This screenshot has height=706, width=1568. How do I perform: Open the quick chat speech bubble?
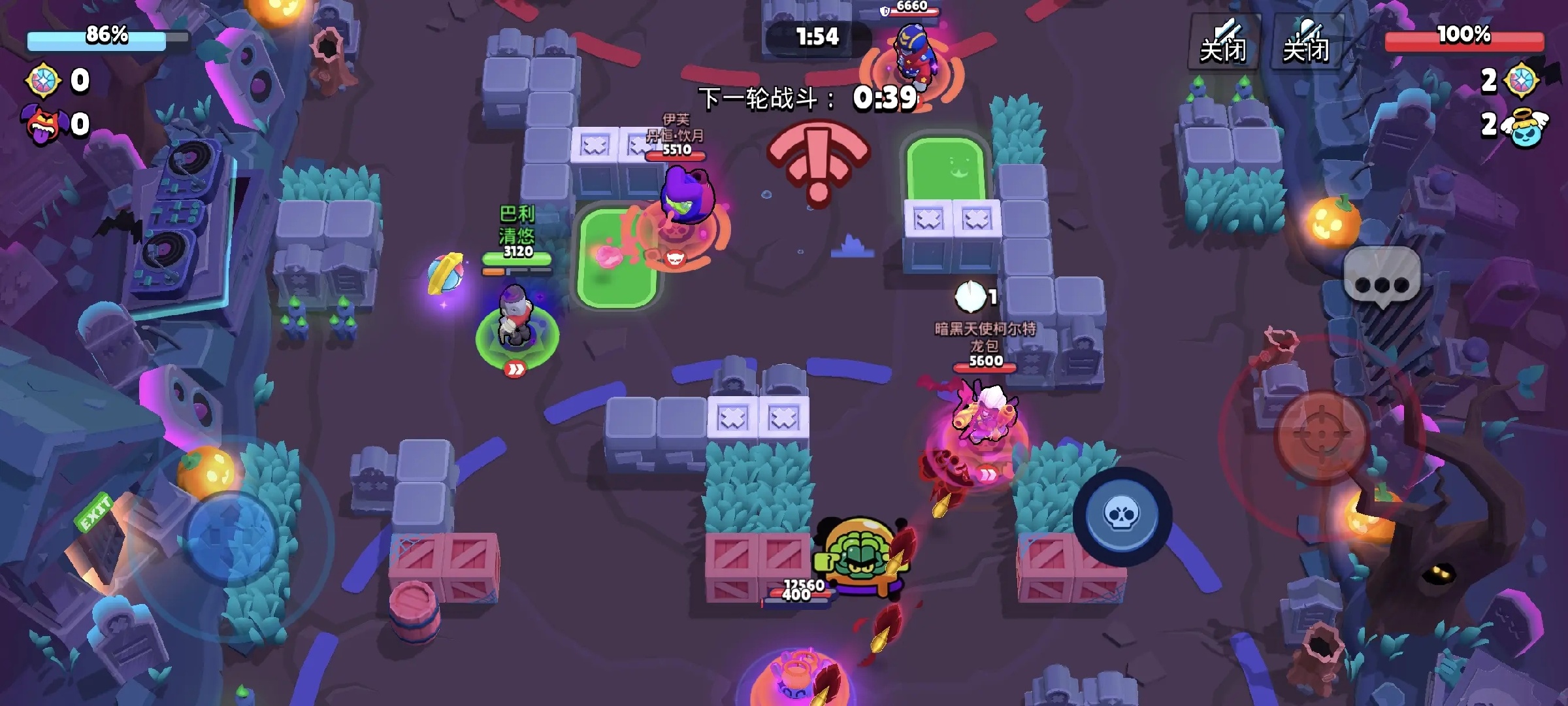click(x=1382, y=279)
